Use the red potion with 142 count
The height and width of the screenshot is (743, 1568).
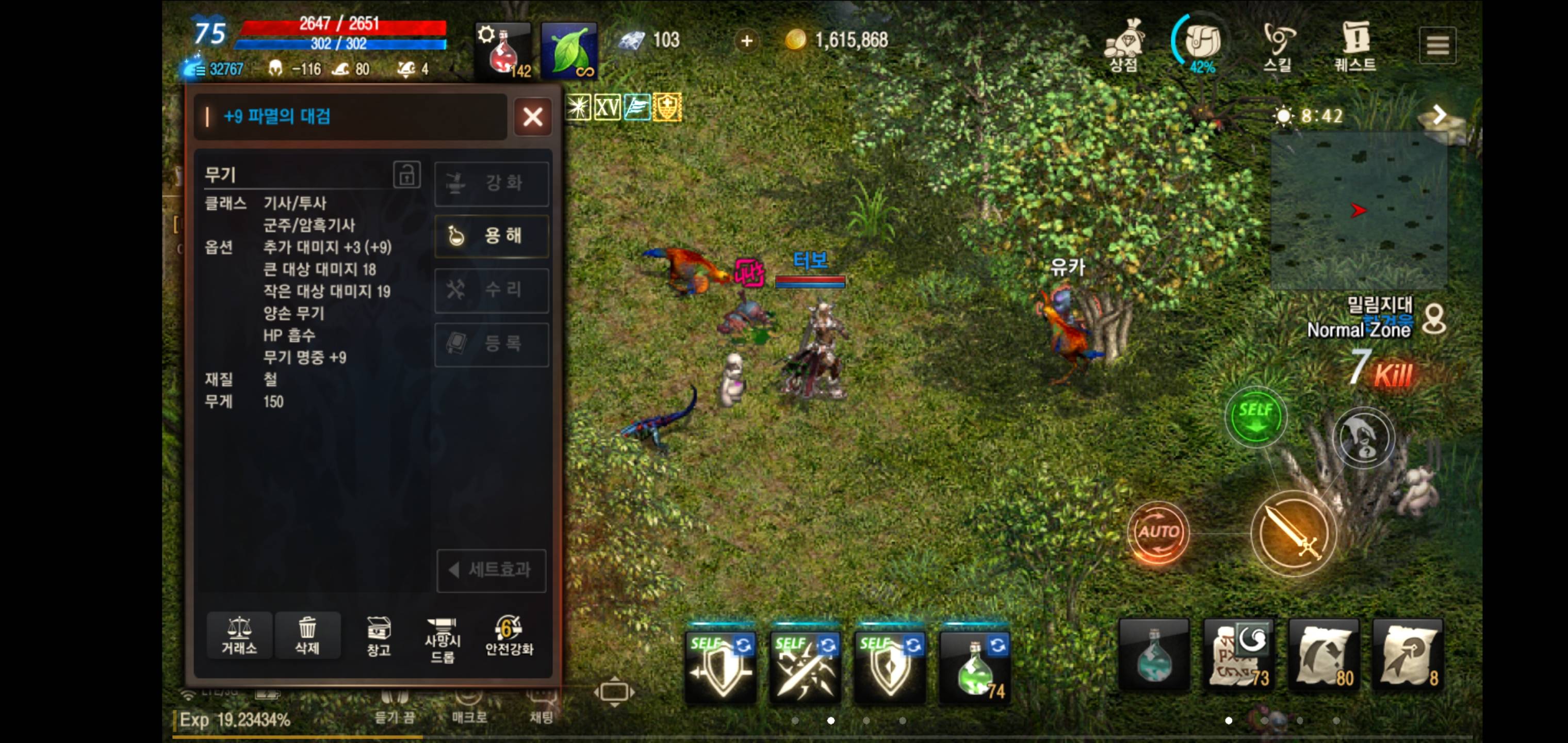coord(503,51)
